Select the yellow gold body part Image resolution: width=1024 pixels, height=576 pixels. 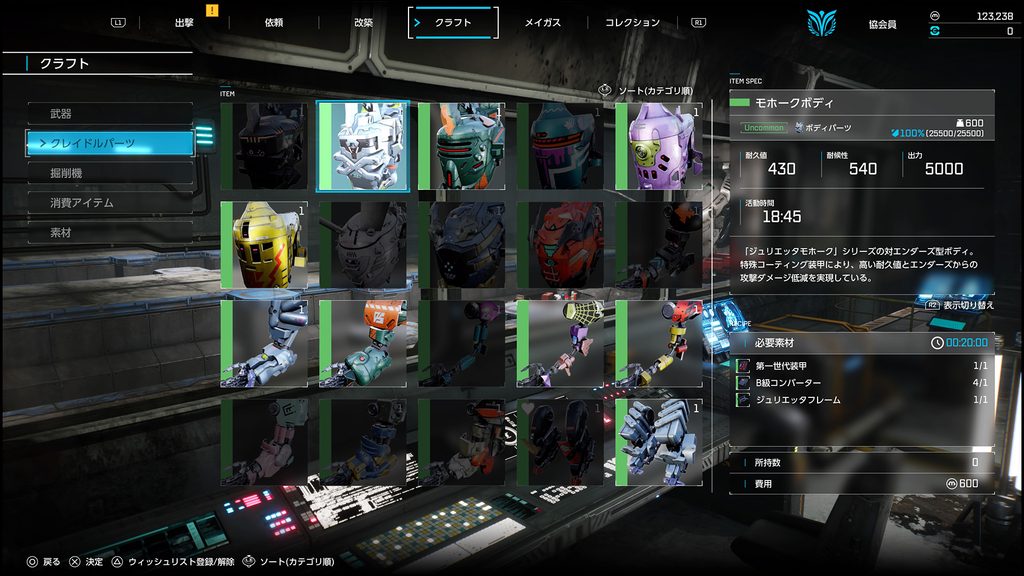[x=264, y=245]
